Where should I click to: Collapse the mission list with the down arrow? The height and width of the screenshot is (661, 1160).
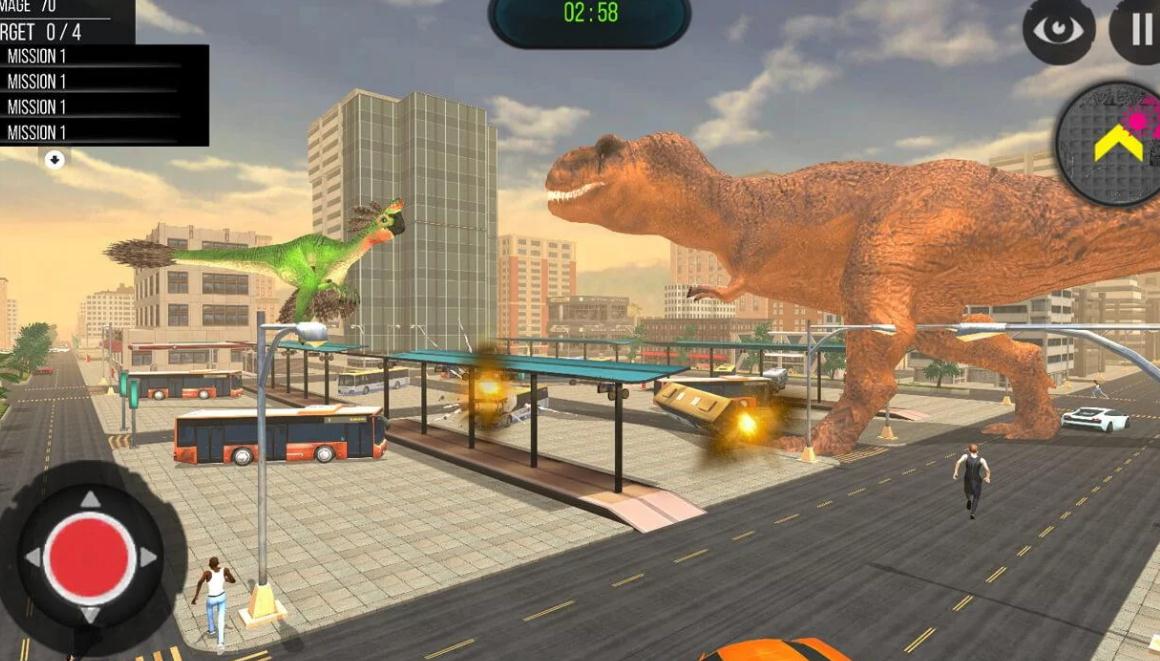[55, 159]
